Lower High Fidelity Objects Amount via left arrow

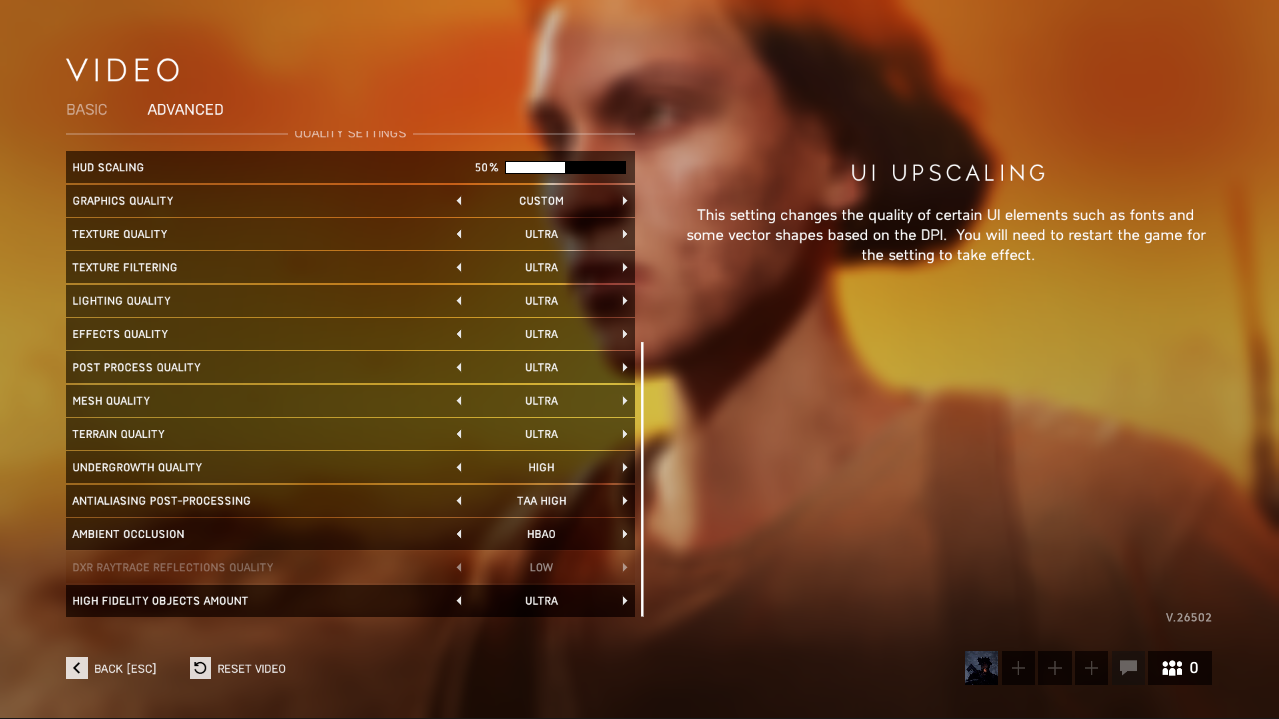[459, 601]
